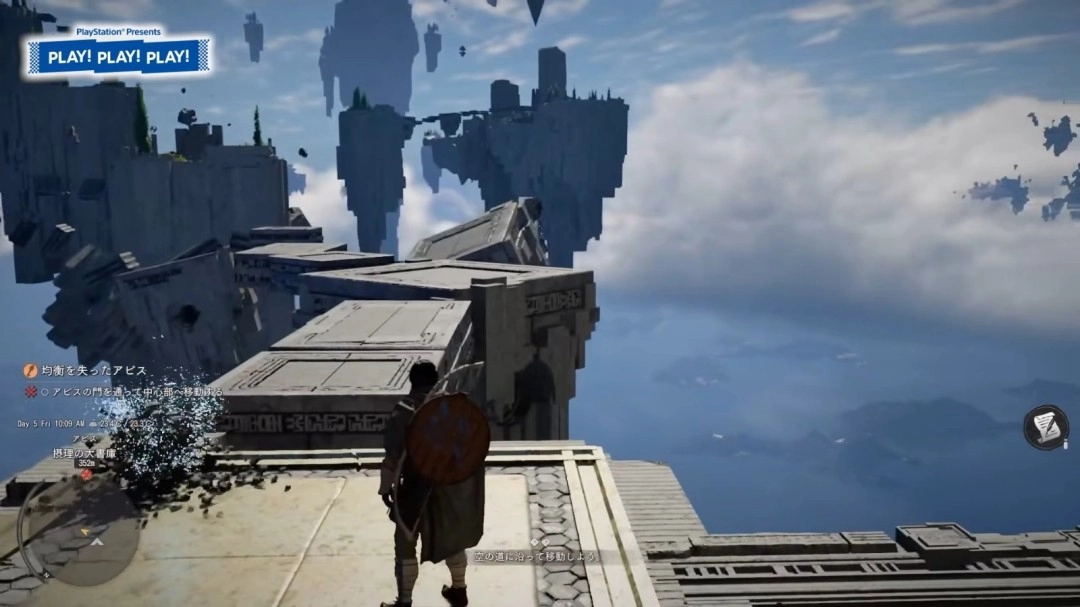Open the scroll and quill journal icon

click(x=1045, y=427)
